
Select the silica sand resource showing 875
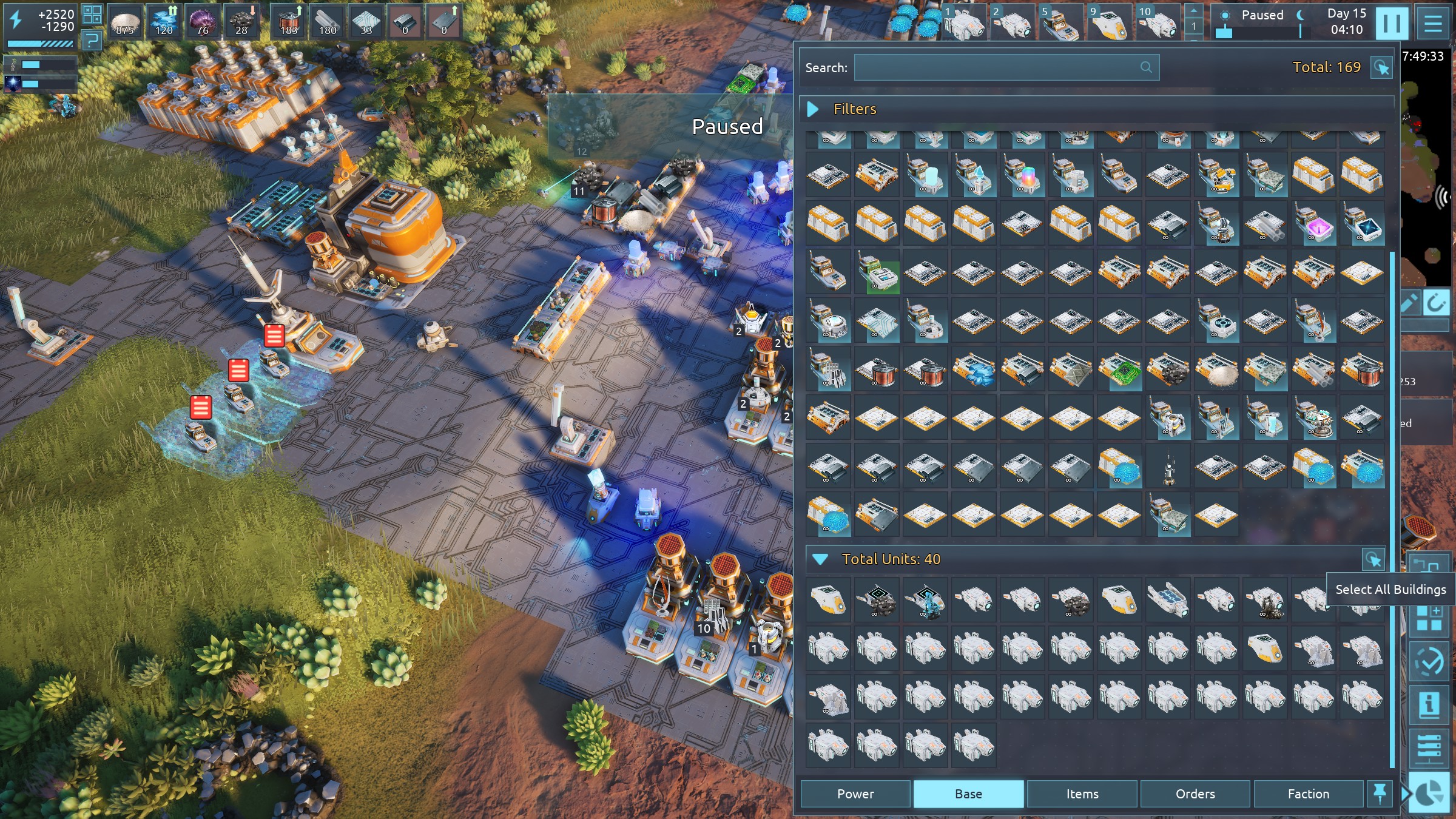coord(124,22)
